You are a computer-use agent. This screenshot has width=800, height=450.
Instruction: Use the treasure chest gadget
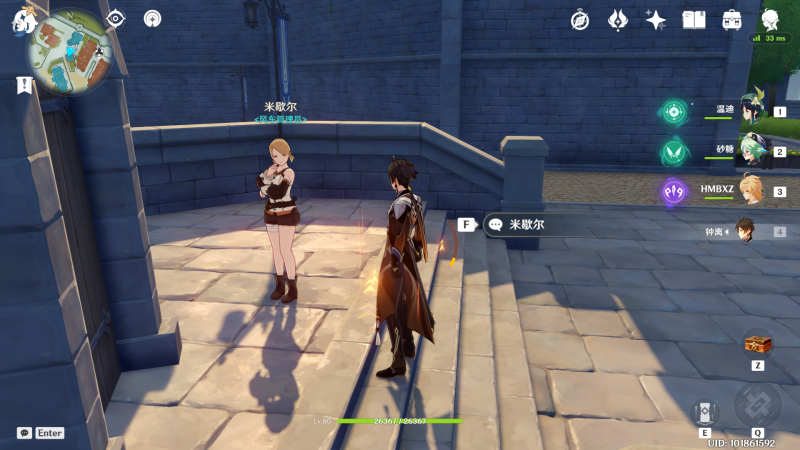757,346
